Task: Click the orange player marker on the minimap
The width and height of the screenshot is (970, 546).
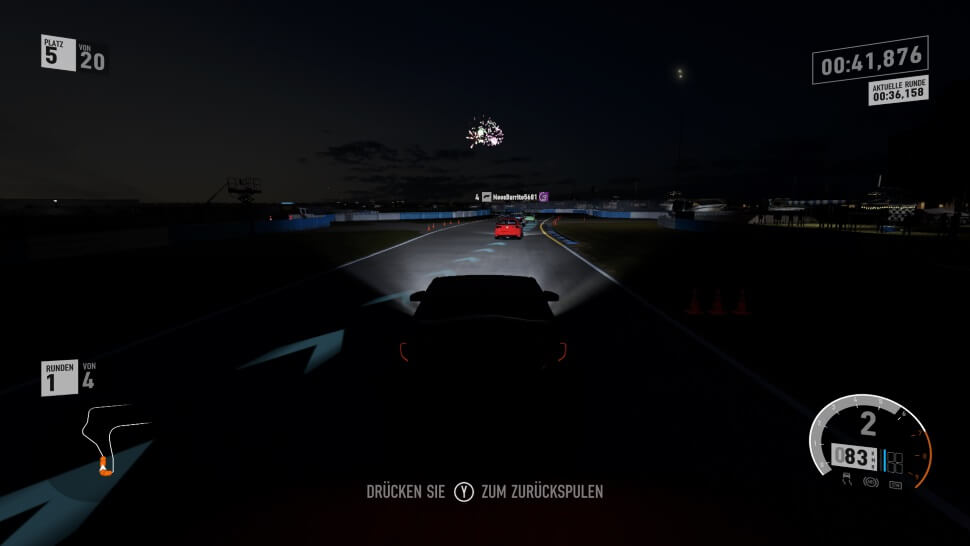Action: click(x=102, y=464)
